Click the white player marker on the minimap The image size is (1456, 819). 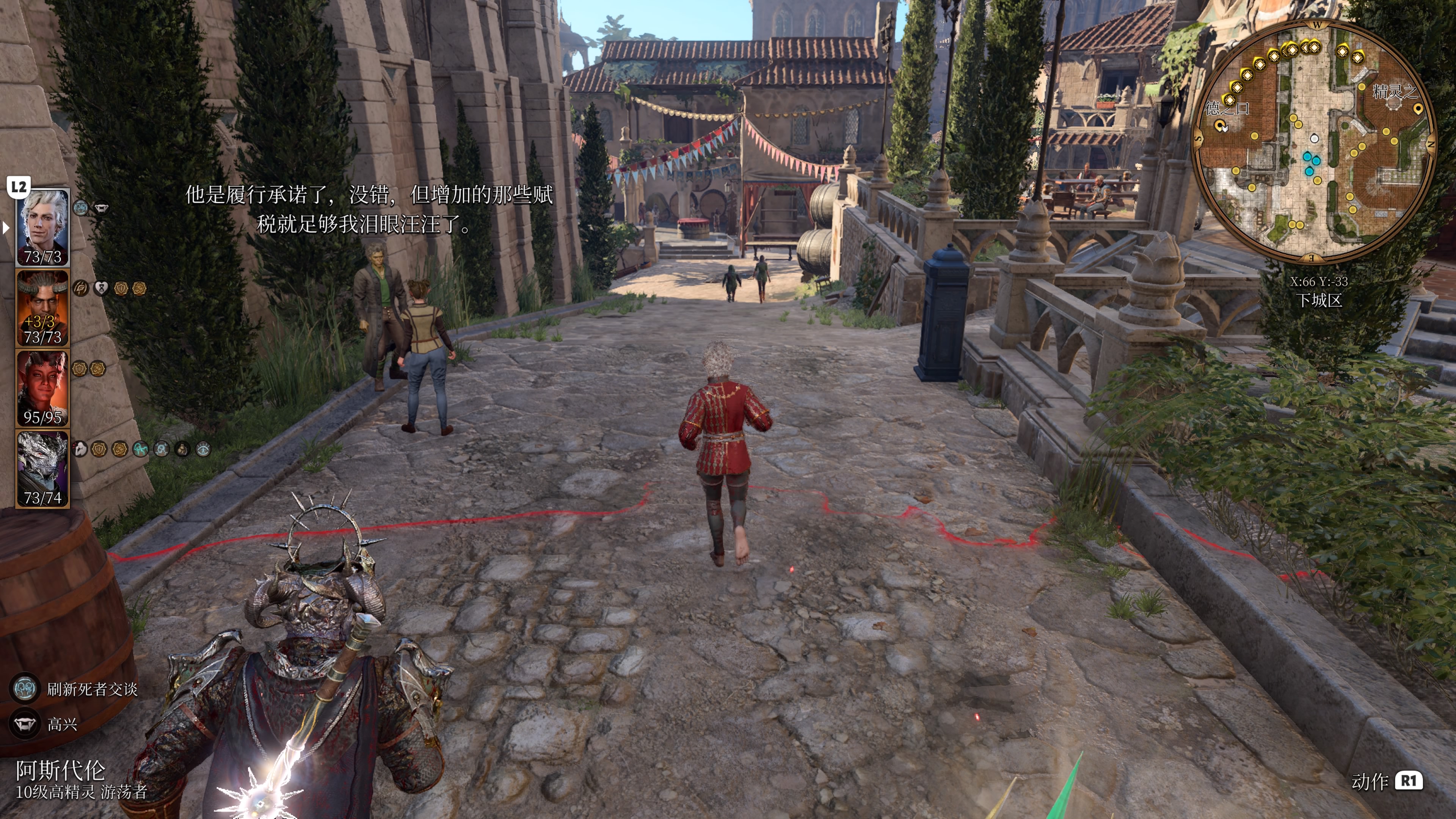coord(1315,138)
